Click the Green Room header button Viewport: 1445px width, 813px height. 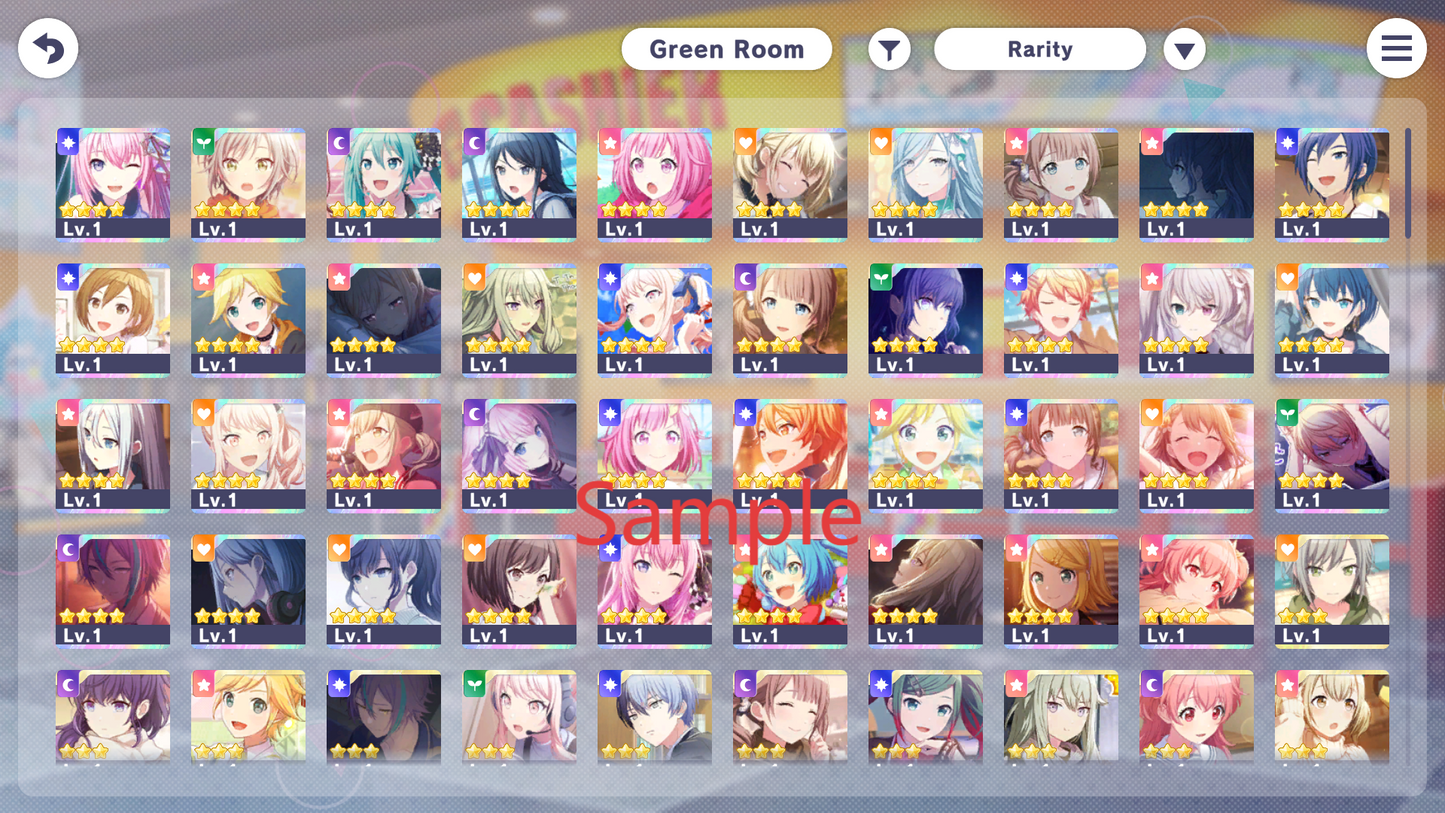point(727,48)
